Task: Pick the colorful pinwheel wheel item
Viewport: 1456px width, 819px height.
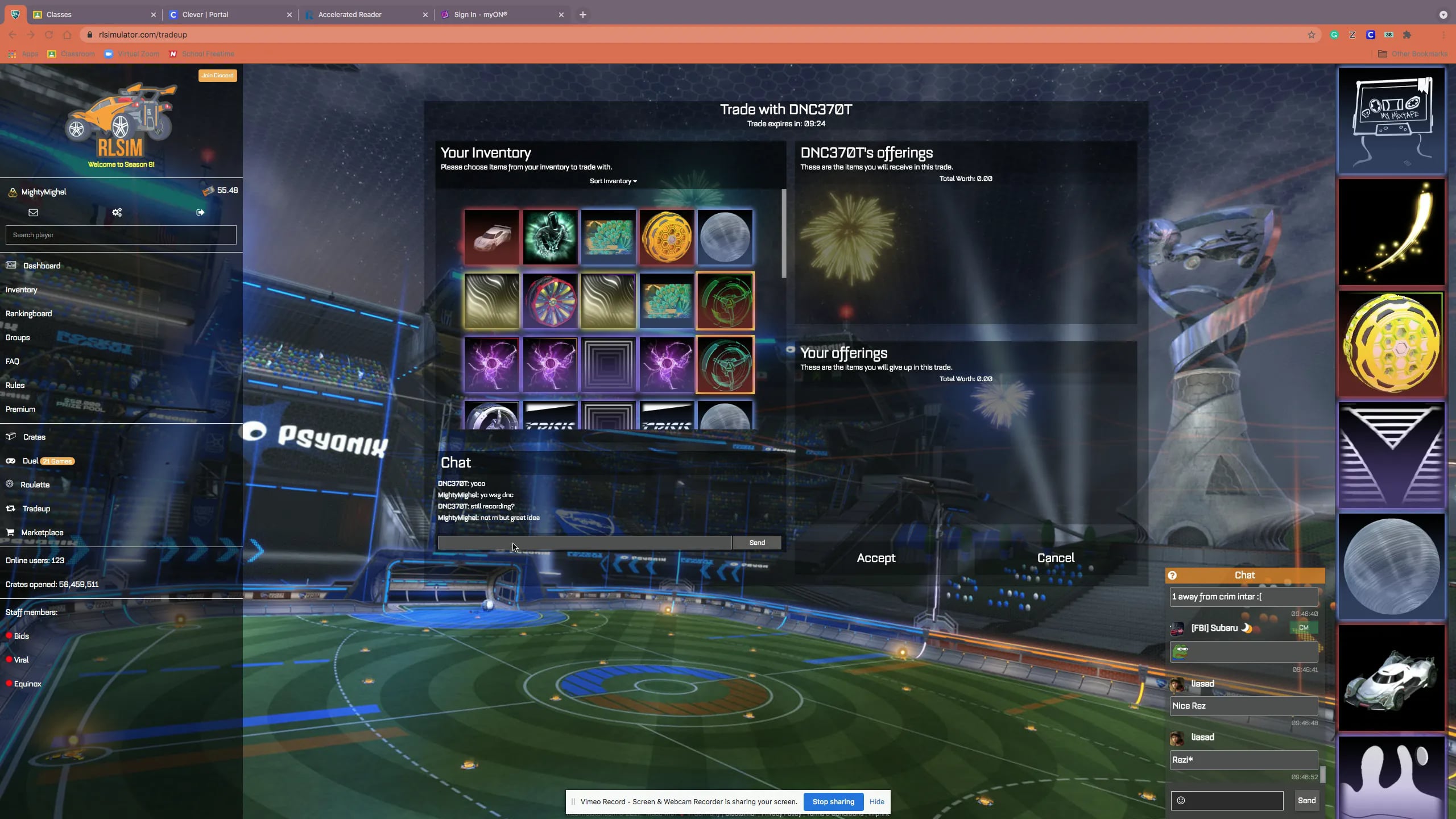Action: 550,301
